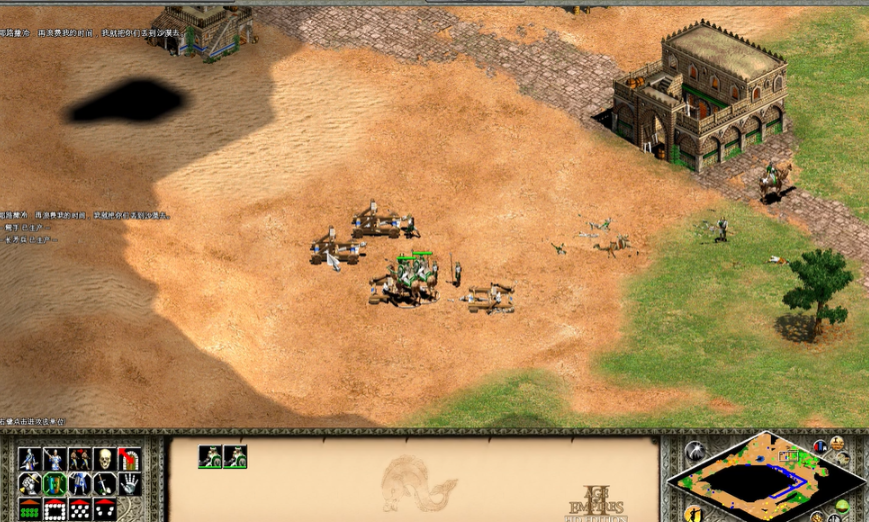Image resolution: width=869 pixels, height=522 pixels.
Task: Select the staggered formation with five dots
Action: pyautogui.click(x=80, y=509)
